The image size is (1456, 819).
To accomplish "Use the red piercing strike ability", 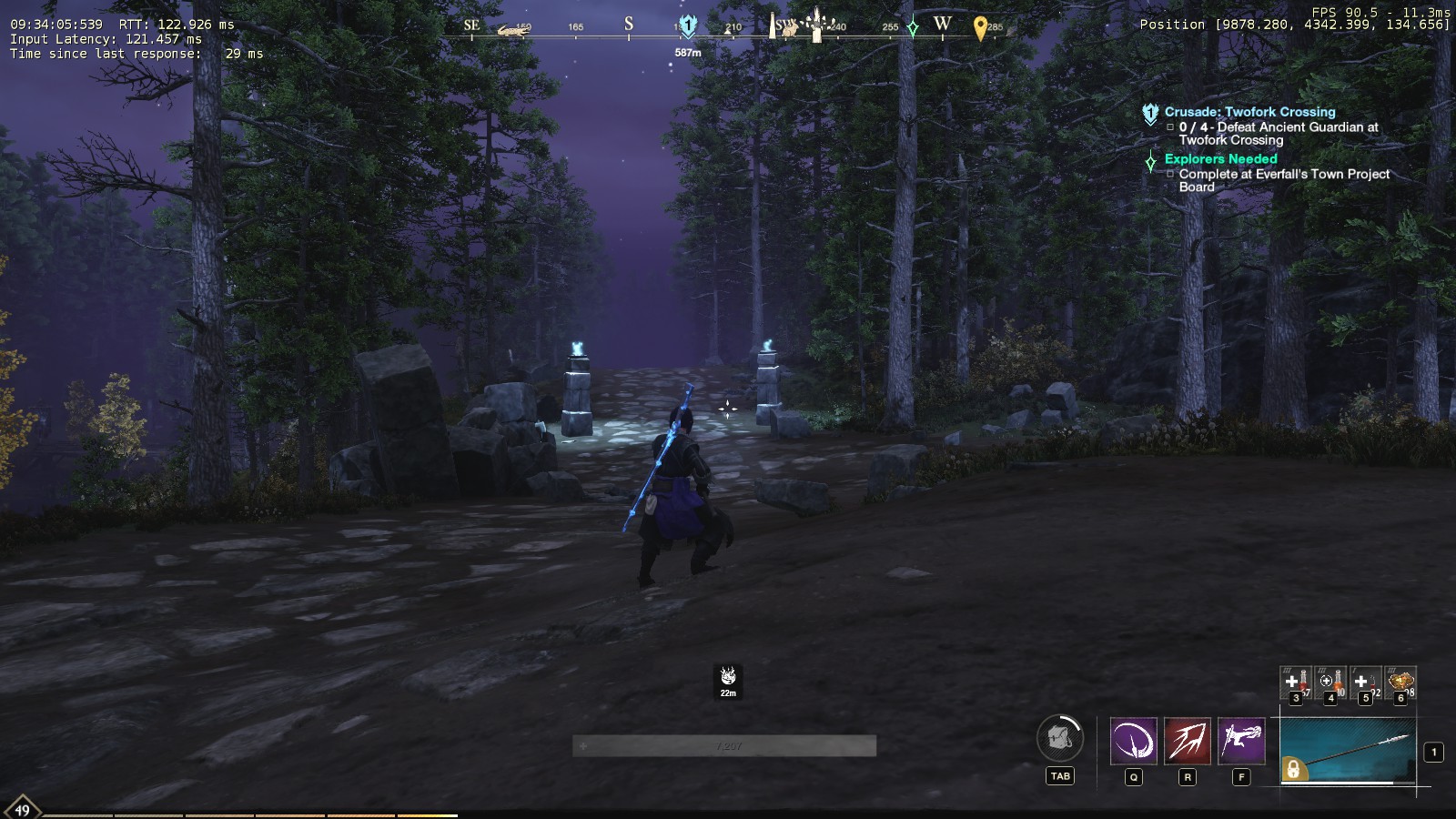I will pos(1188,741).
